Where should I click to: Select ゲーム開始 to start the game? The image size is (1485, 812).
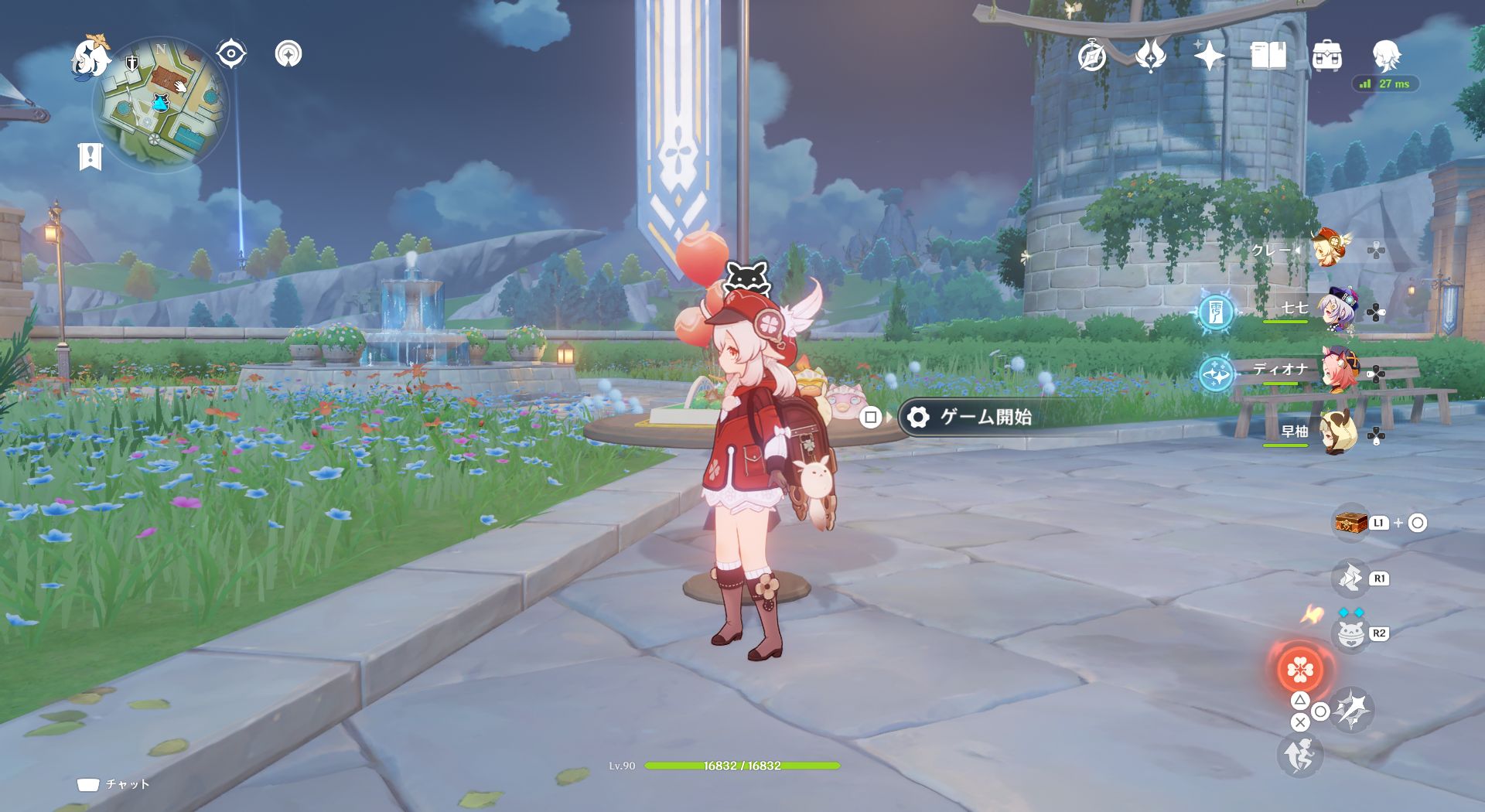985,418
